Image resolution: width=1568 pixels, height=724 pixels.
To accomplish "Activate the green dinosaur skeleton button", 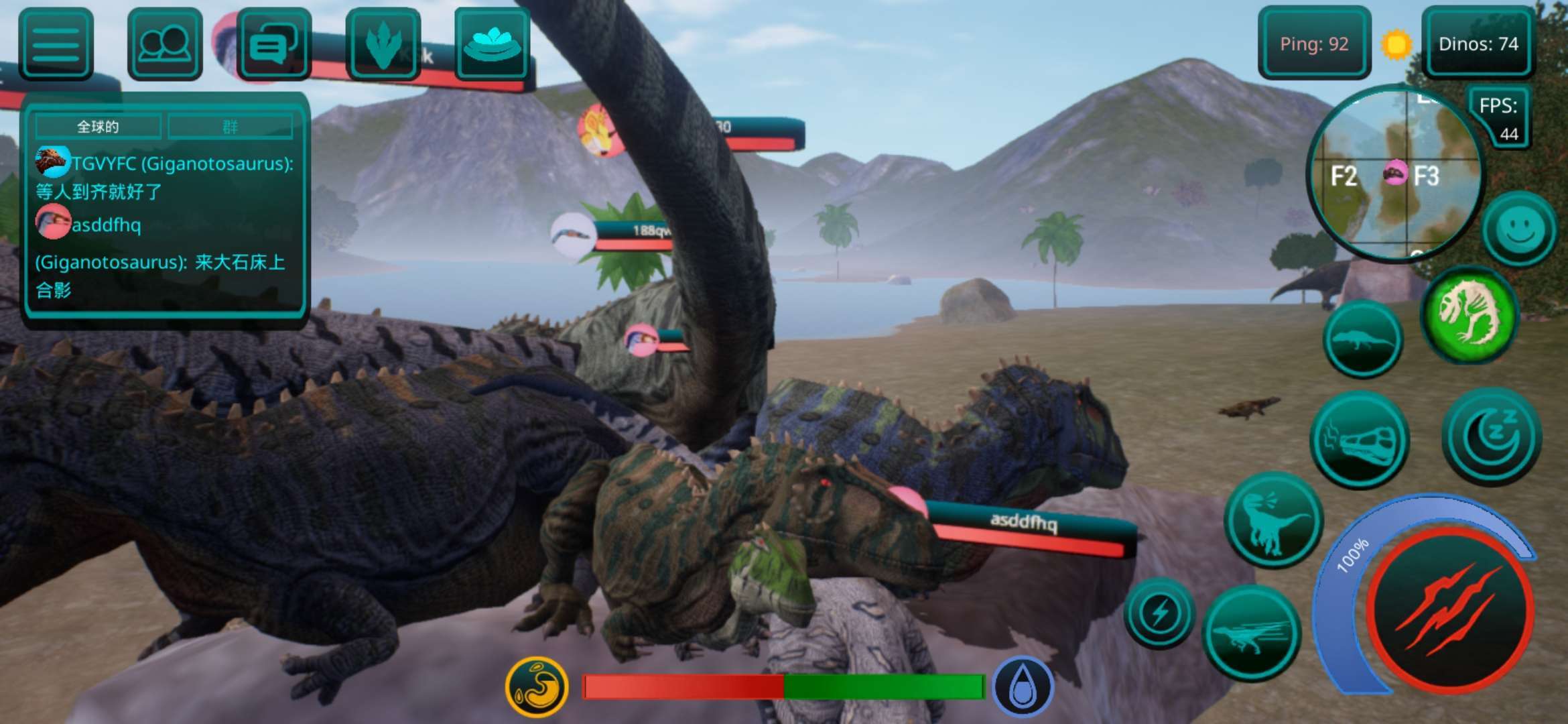I will [1469, 314].
